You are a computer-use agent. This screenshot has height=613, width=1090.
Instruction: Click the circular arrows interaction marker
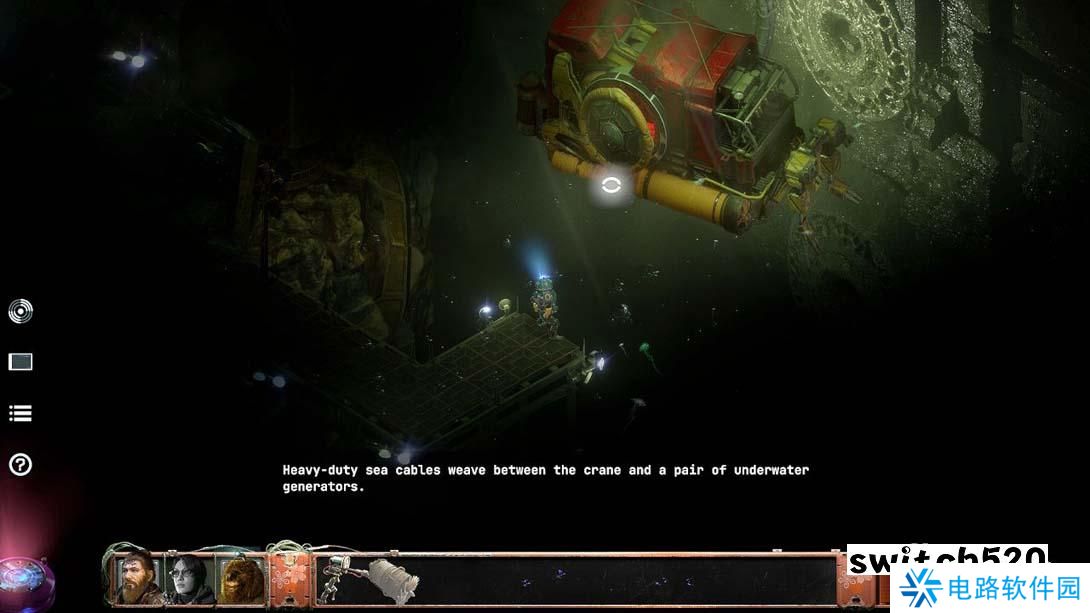point(611,184)
